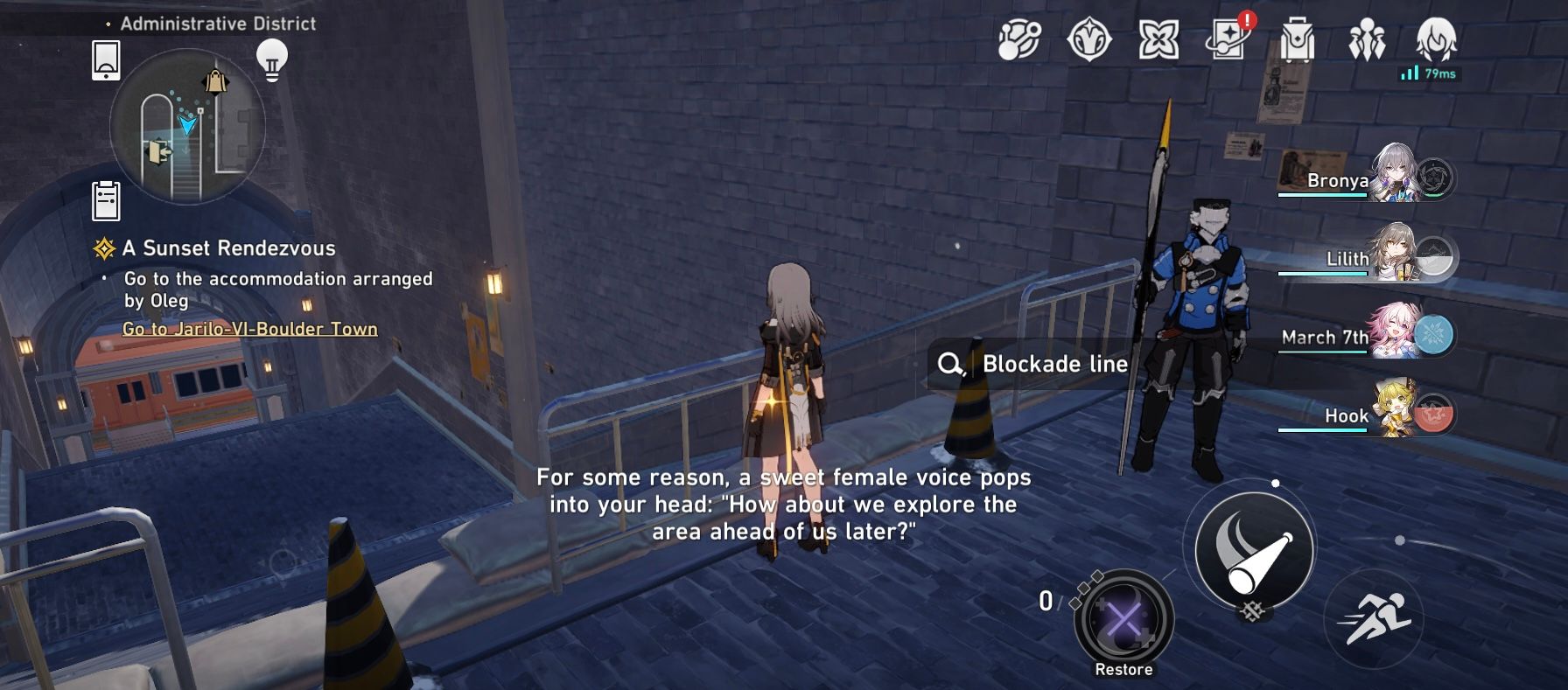
Task: Open the messages icon with the red alert
Action: (x=1228, y=39)
